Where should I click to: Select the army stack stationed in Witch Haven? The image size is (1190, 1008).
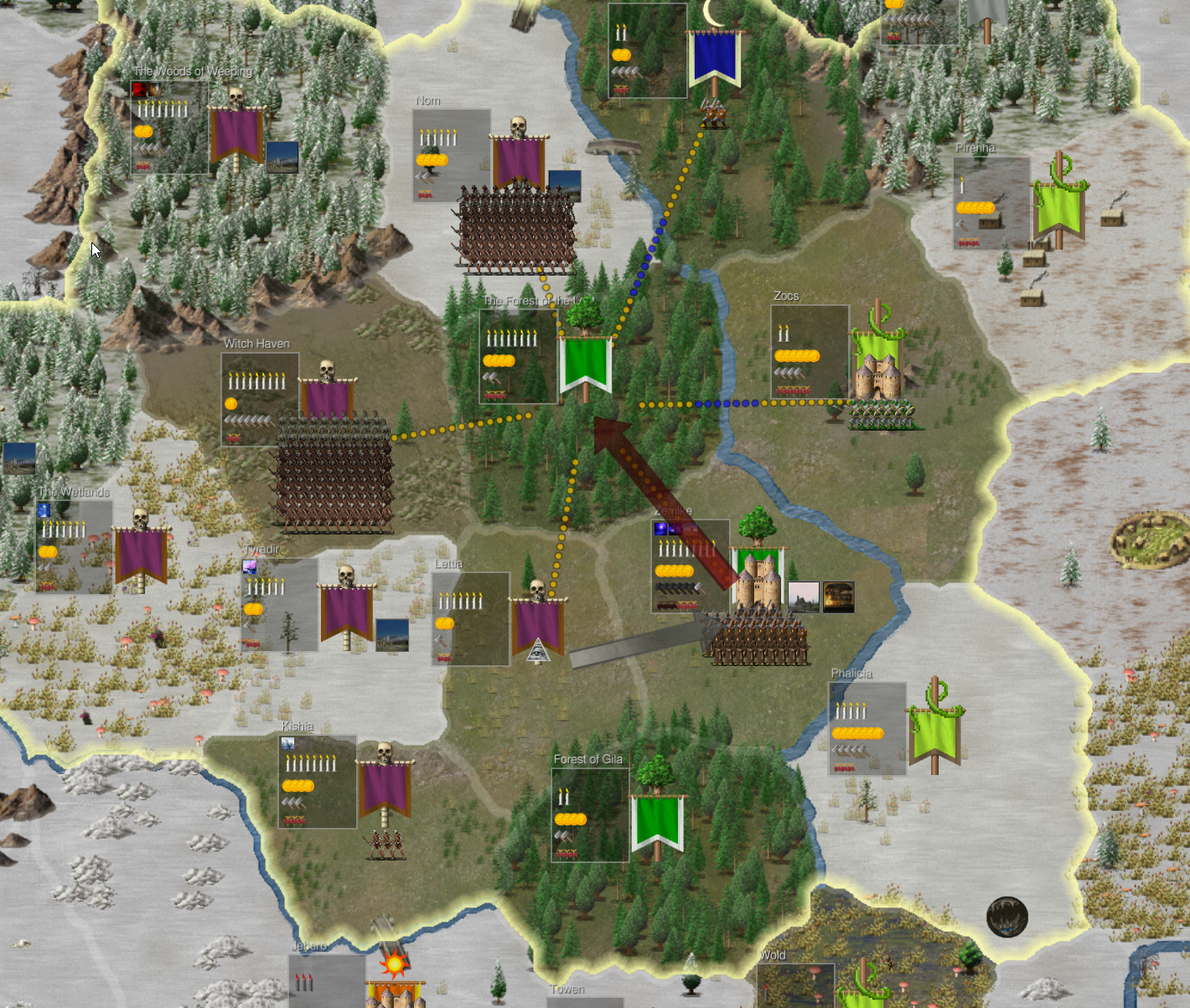tap(334, 476)
